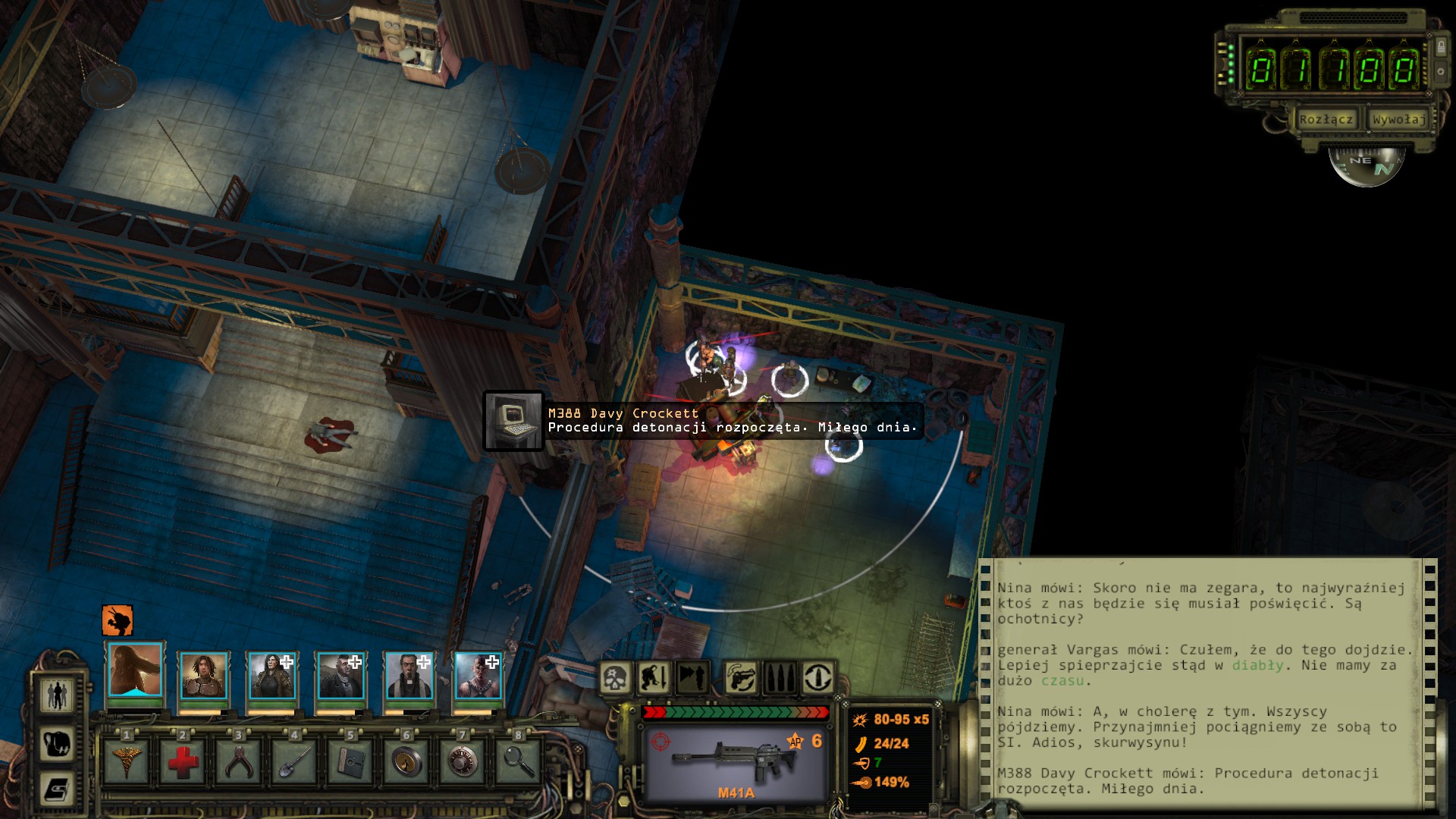Screen dimensions: 1456x819
Task: Open the logbook journal button
Action: pos(58,789)
